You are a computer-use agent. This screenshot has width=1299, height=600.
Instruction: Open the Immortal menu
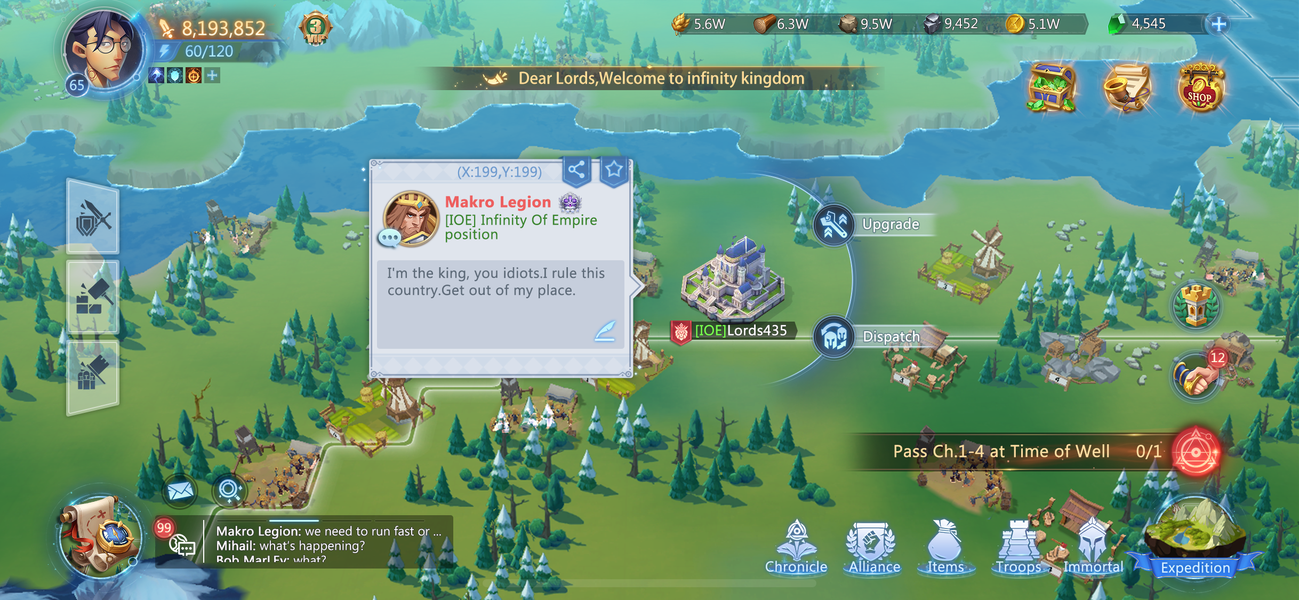click(1093, 548)
